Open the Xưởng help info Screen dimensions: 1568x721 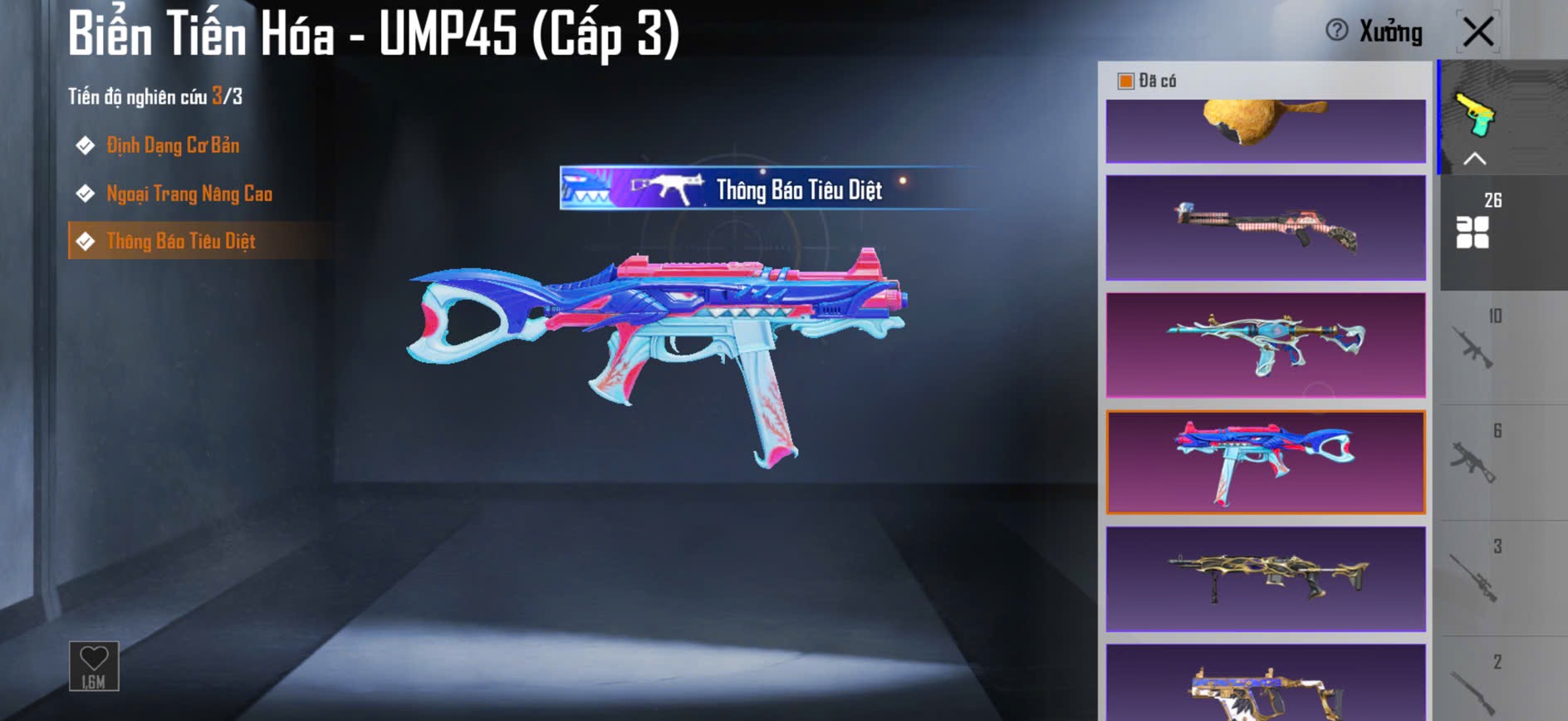[1337, 31]
